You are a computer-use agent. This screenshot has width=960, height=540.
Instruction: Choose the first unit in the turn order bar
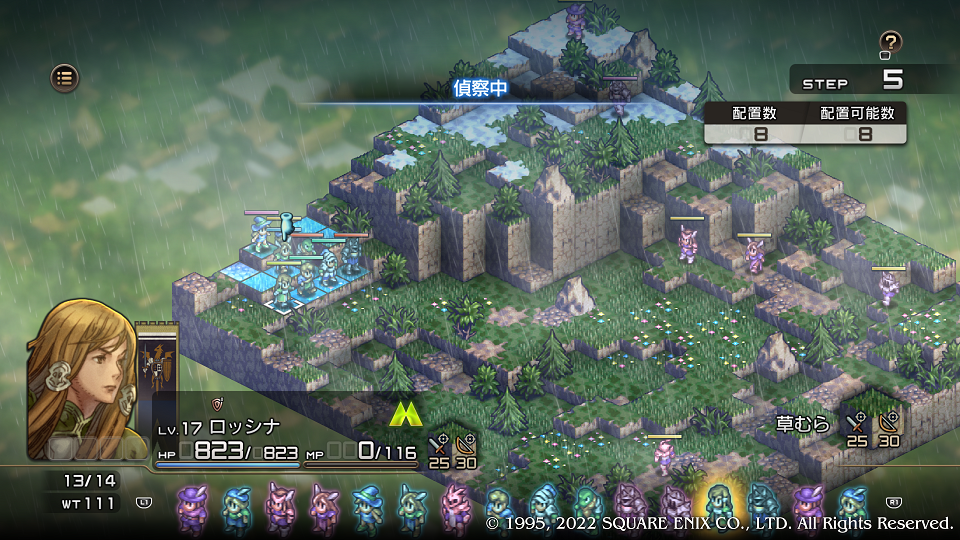pyautogui.click(x=191, y=505)
